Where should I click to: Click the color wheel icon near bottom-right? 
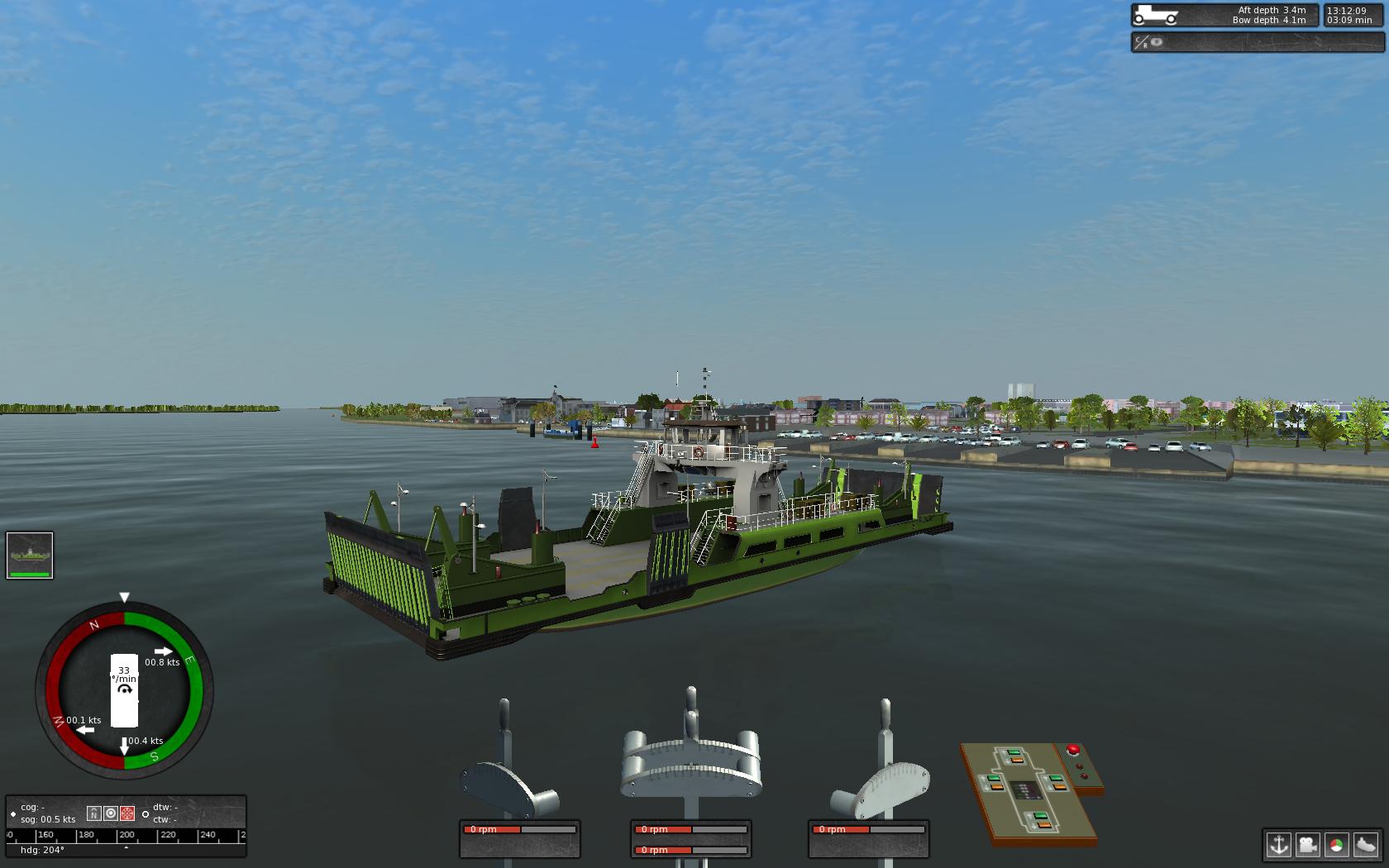pyautogui.click(x=1336, y=845)
